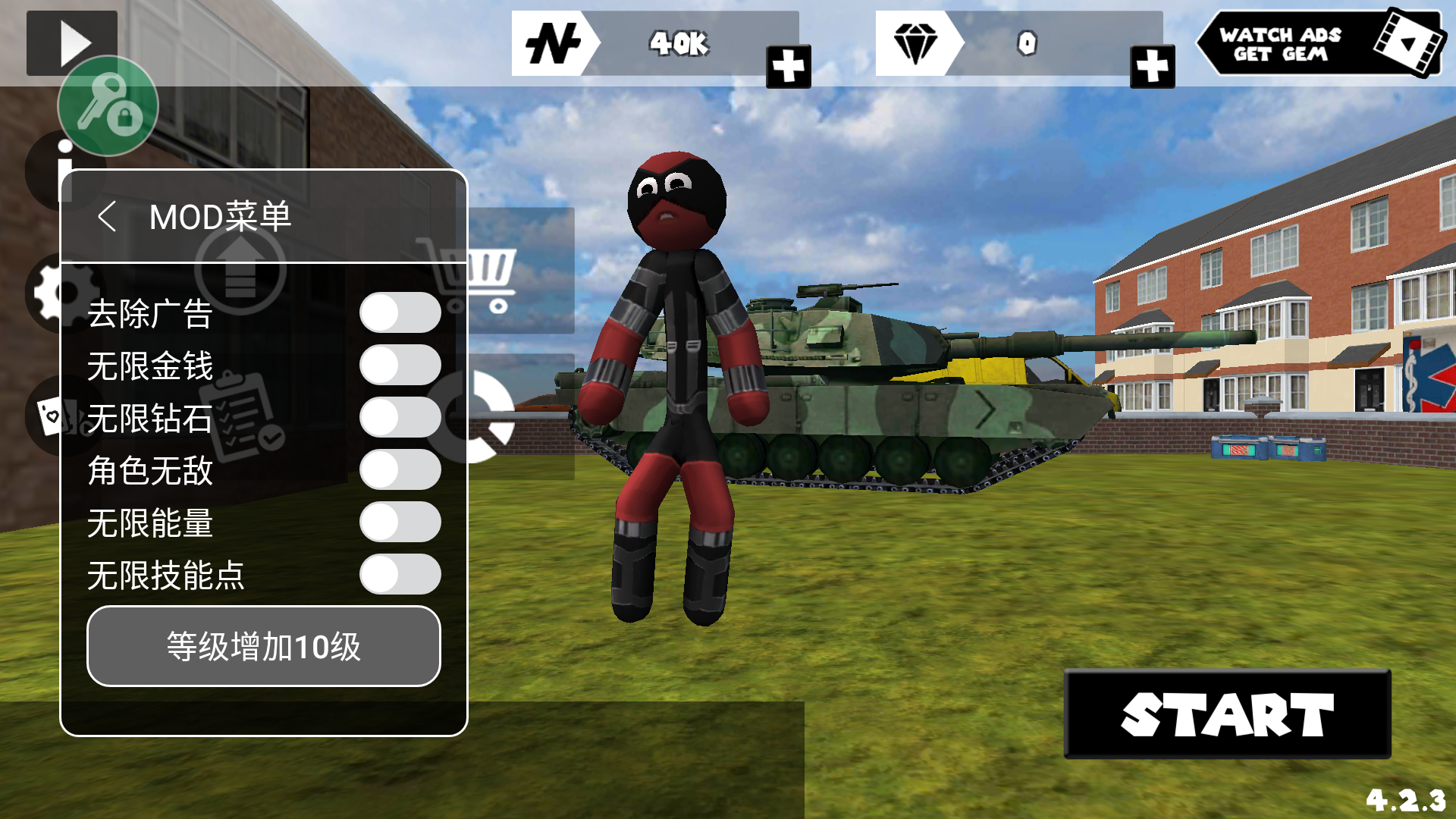Click the 等级增加10级 button

tap(263, 647)
